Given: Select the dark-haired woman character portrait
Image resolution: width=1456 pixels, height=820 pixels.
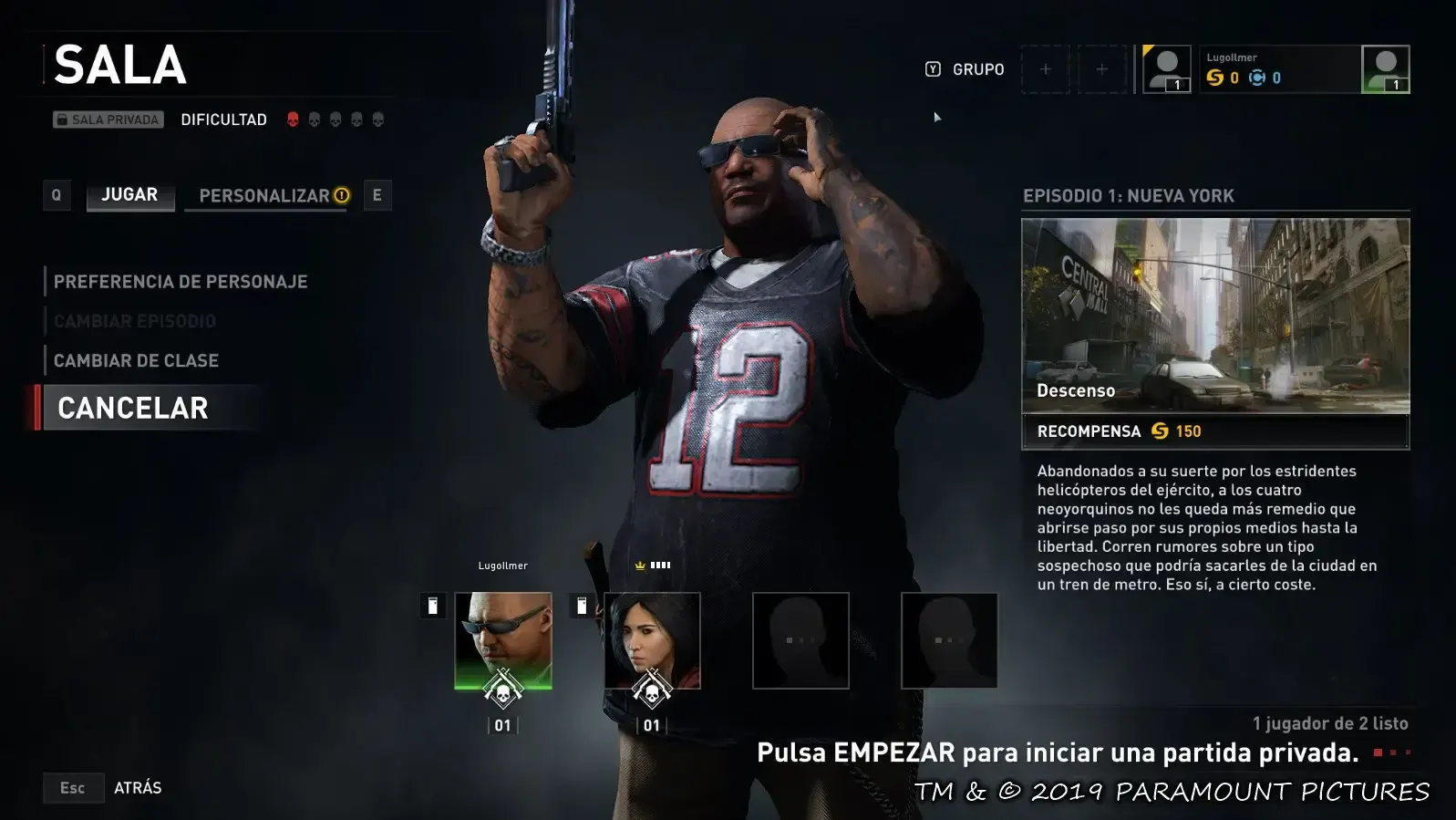Looking at the screenshot, I should (652, 640).
